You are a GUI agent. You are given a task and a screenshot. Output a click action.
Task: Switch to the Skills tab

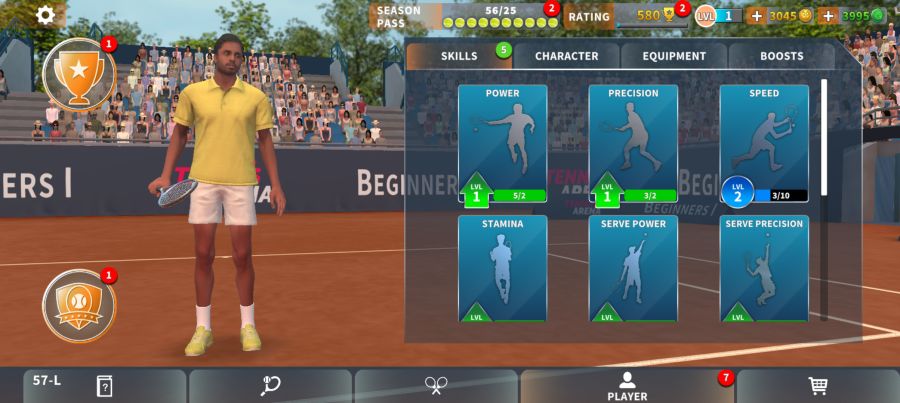click(459, 56)
